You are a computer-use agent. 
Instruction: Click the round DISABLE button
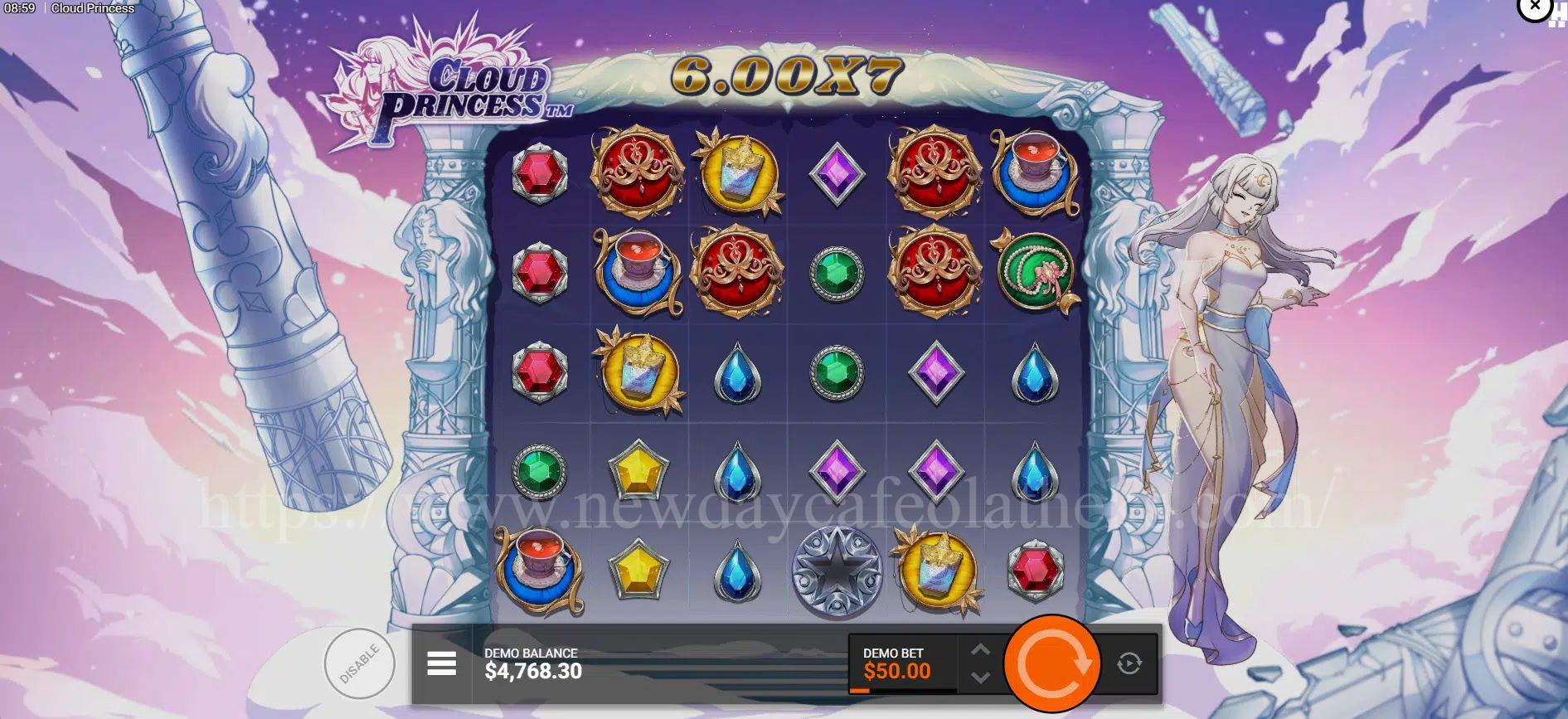(x=359, y=663)
